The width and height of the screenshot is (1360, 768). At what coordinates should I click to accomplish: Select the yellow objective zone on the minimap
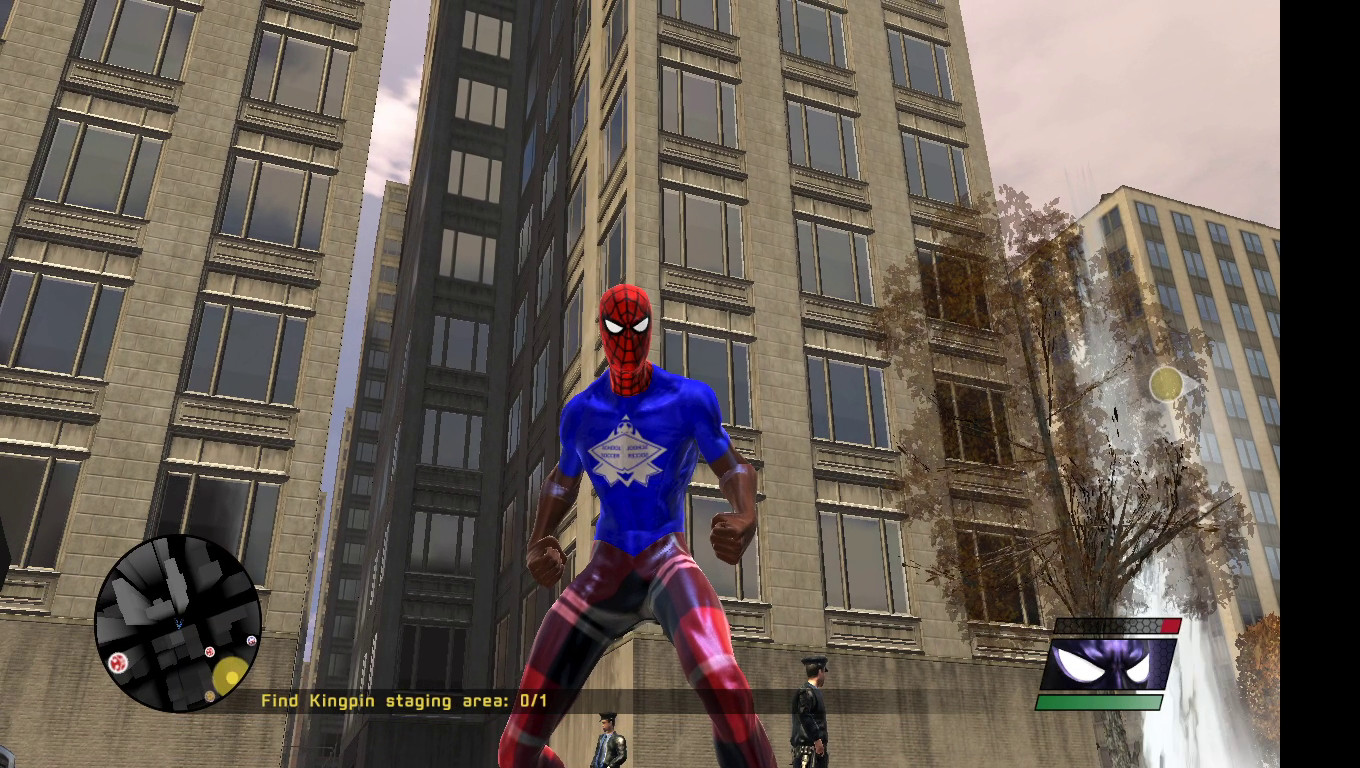232,676
